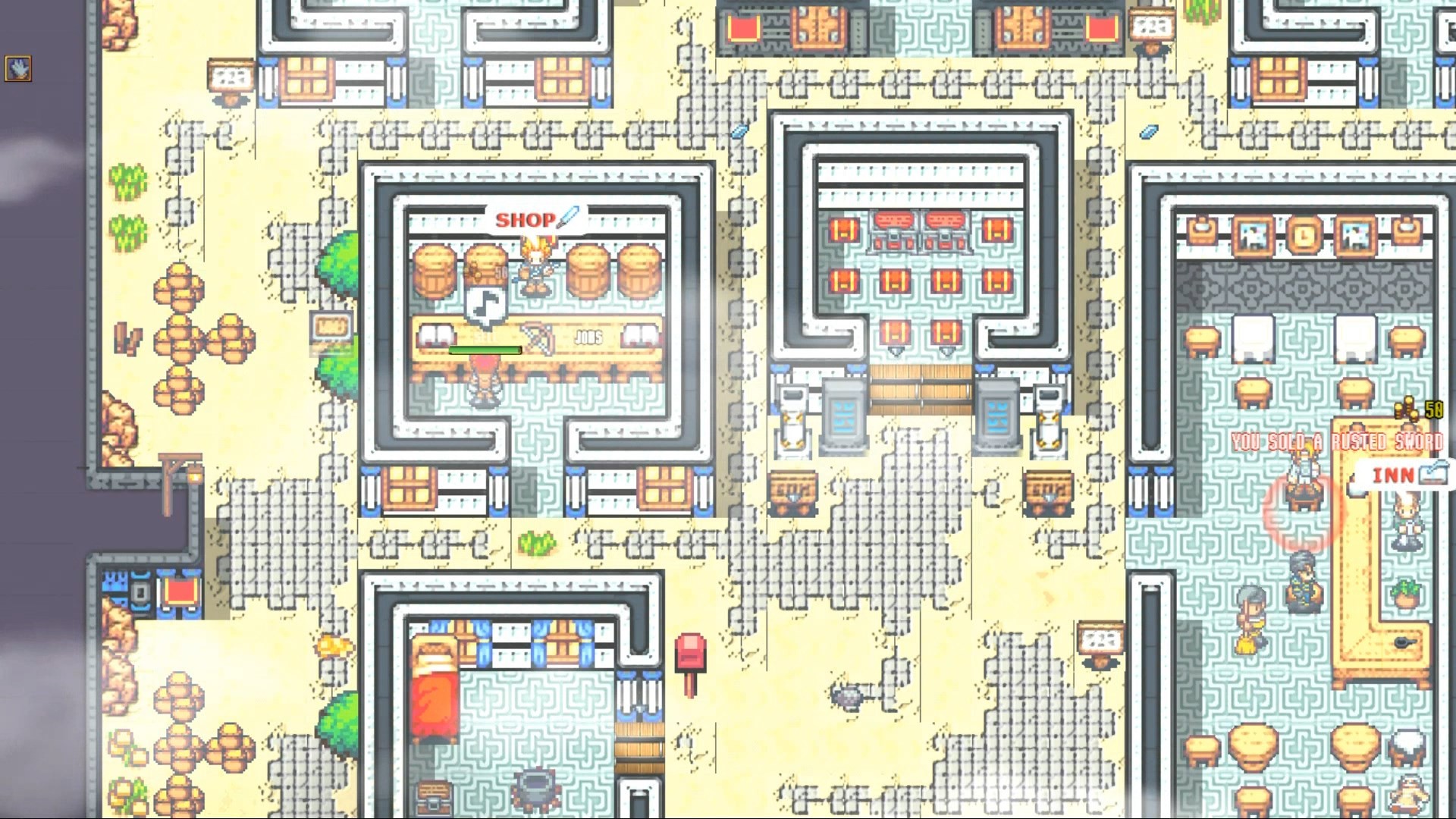Click the gold amount 58 display
This screenshot has height=819, width=1456.
click(1434, 410)
